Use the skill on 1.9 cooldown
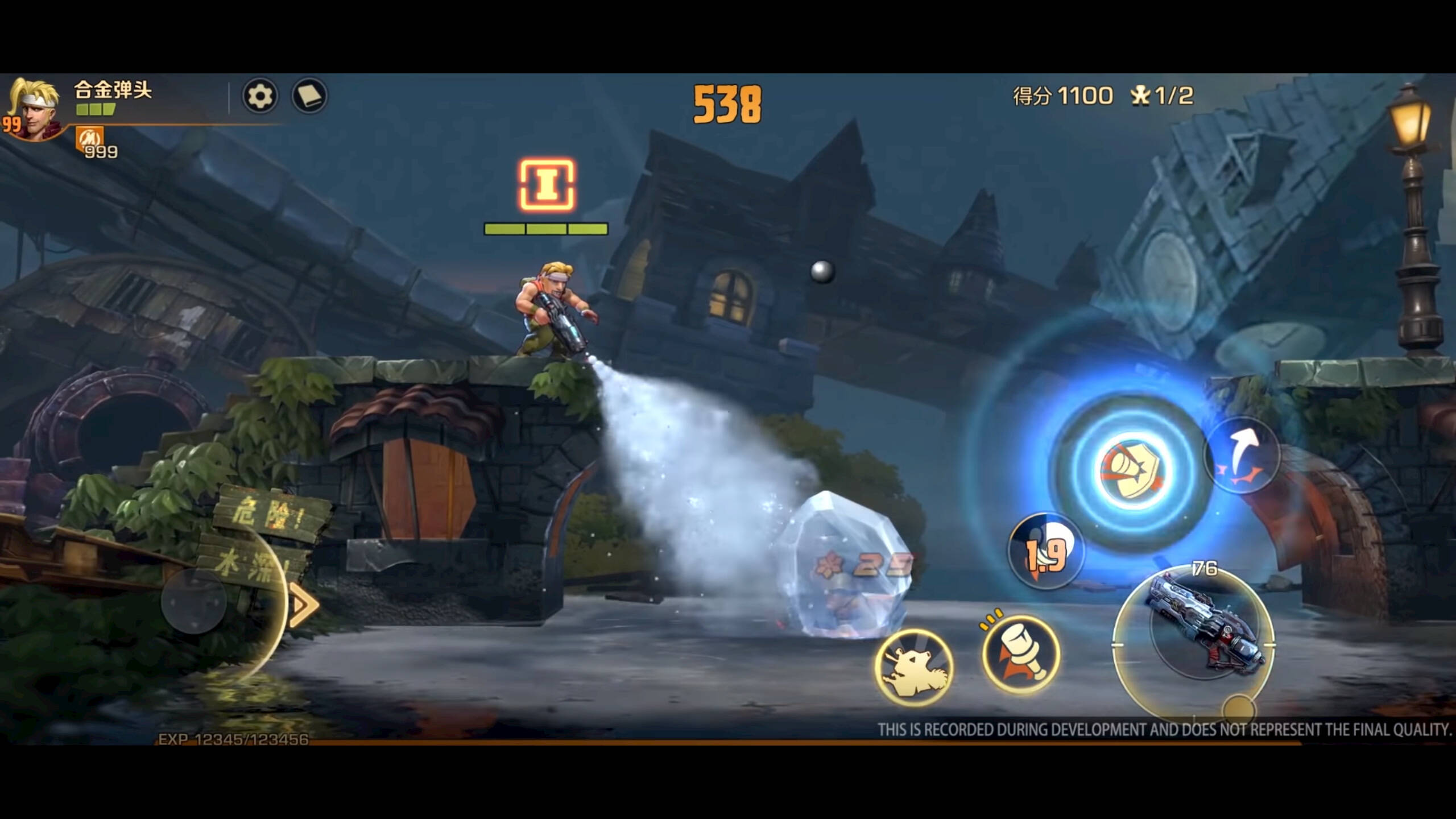 tap(1045, 551)
